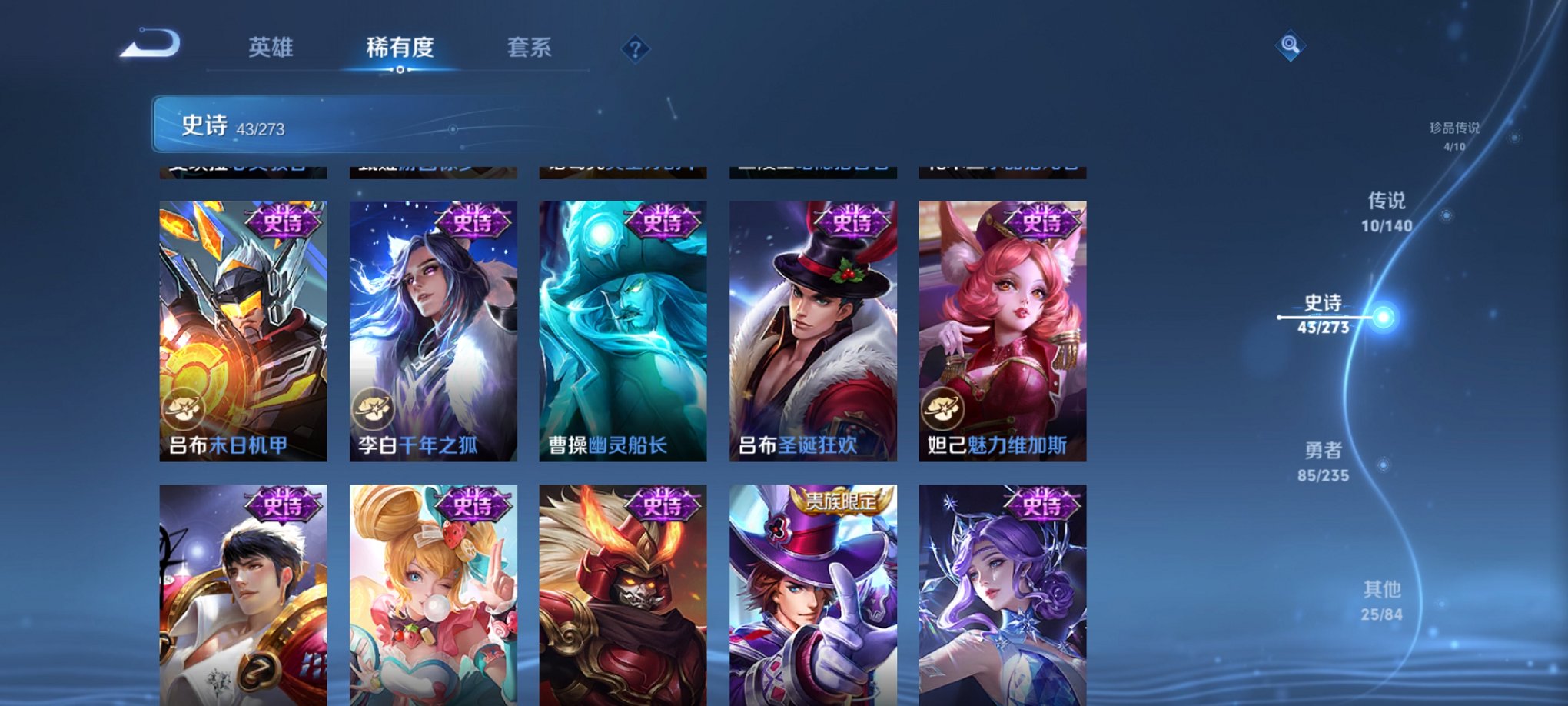Screen dimensions: 1568x706
Task: Switch to the 套系 tab
Action: pyautogui.click(x=537, y=46)
